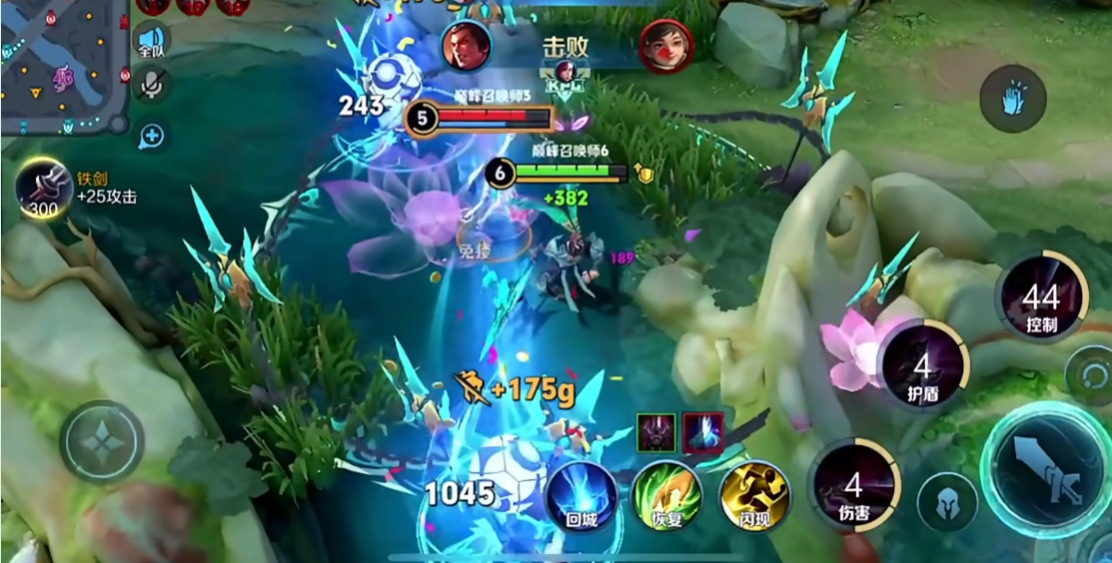Use the 恢复 heal ability
The image size is (1112, 563).
(667, 494)
